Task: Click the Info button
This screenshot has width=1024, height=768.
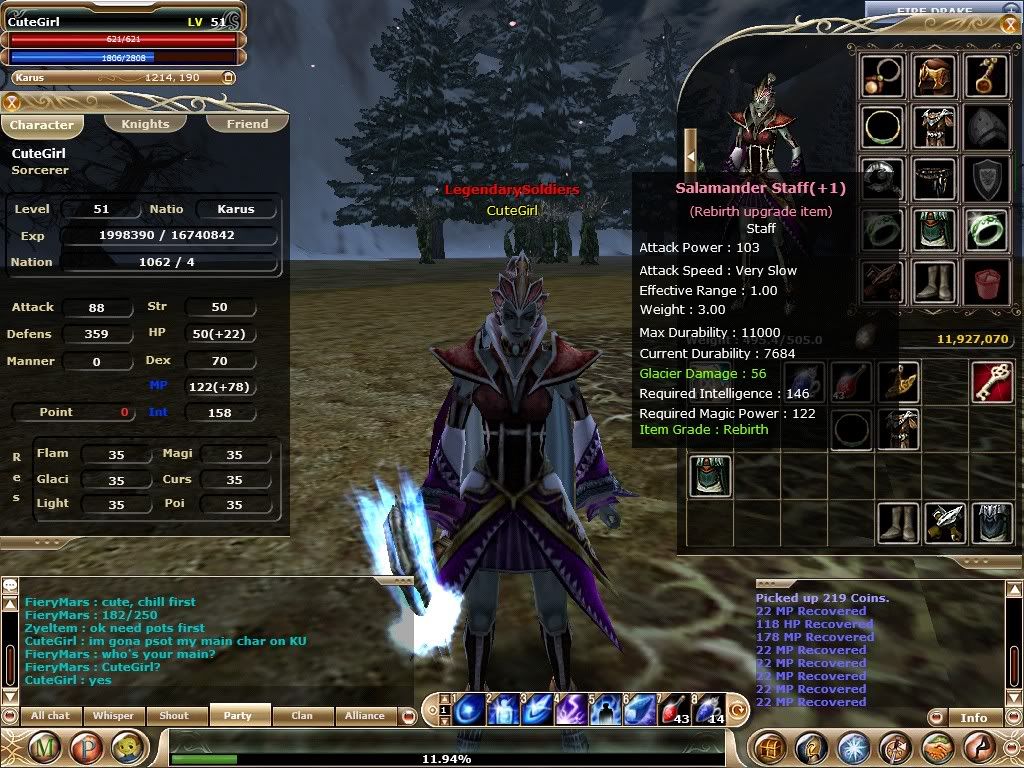Action: point(973,717)
